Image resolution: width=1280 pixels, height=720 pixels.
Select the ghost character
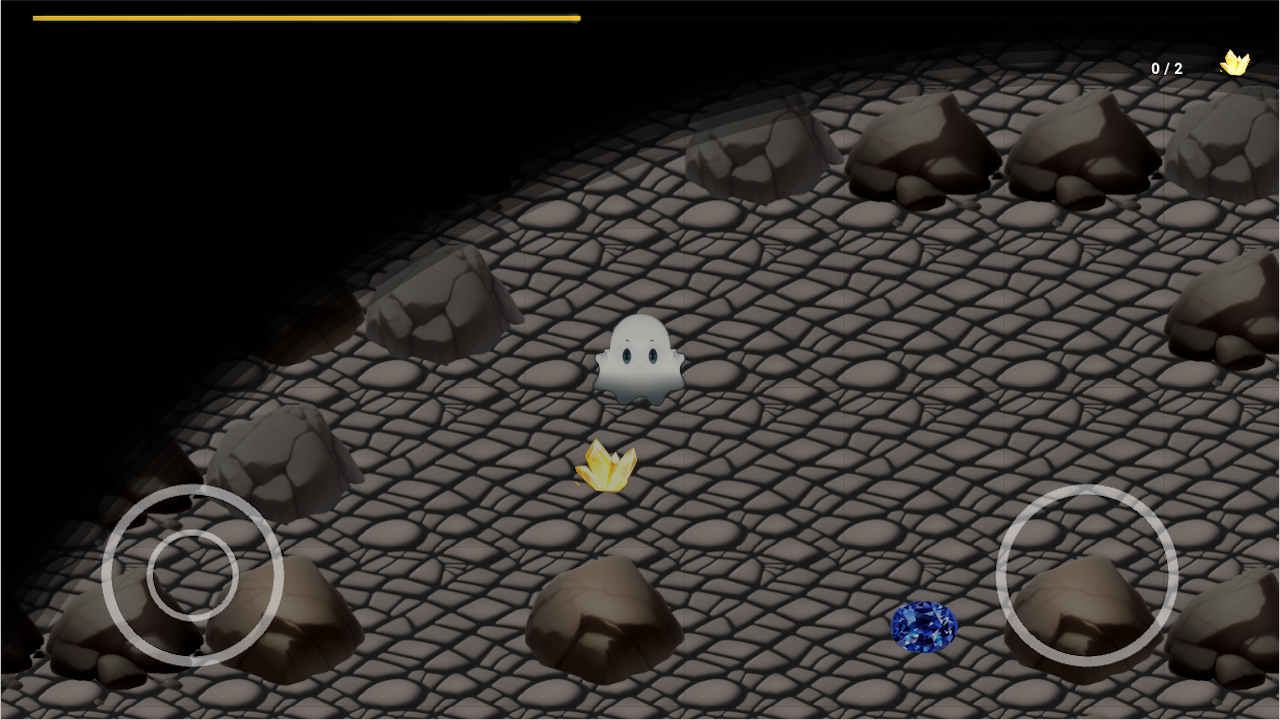click(x=638, y=362)
